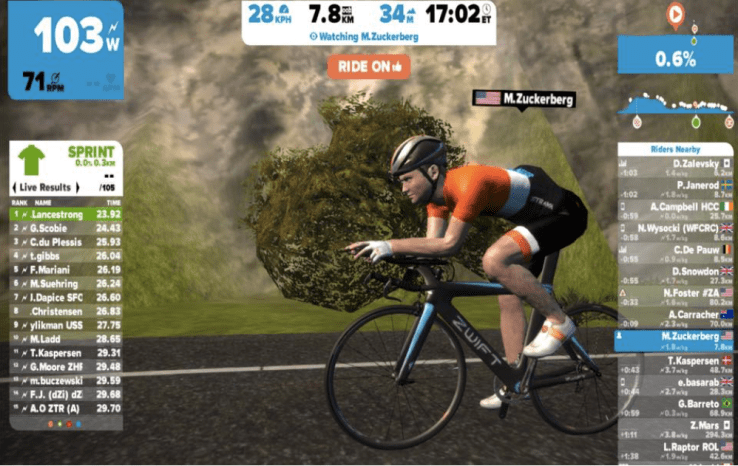Click A.O ZTR (A) leaderboard row
The height and width of the screenshot is (466, 738).
[65, 408]
